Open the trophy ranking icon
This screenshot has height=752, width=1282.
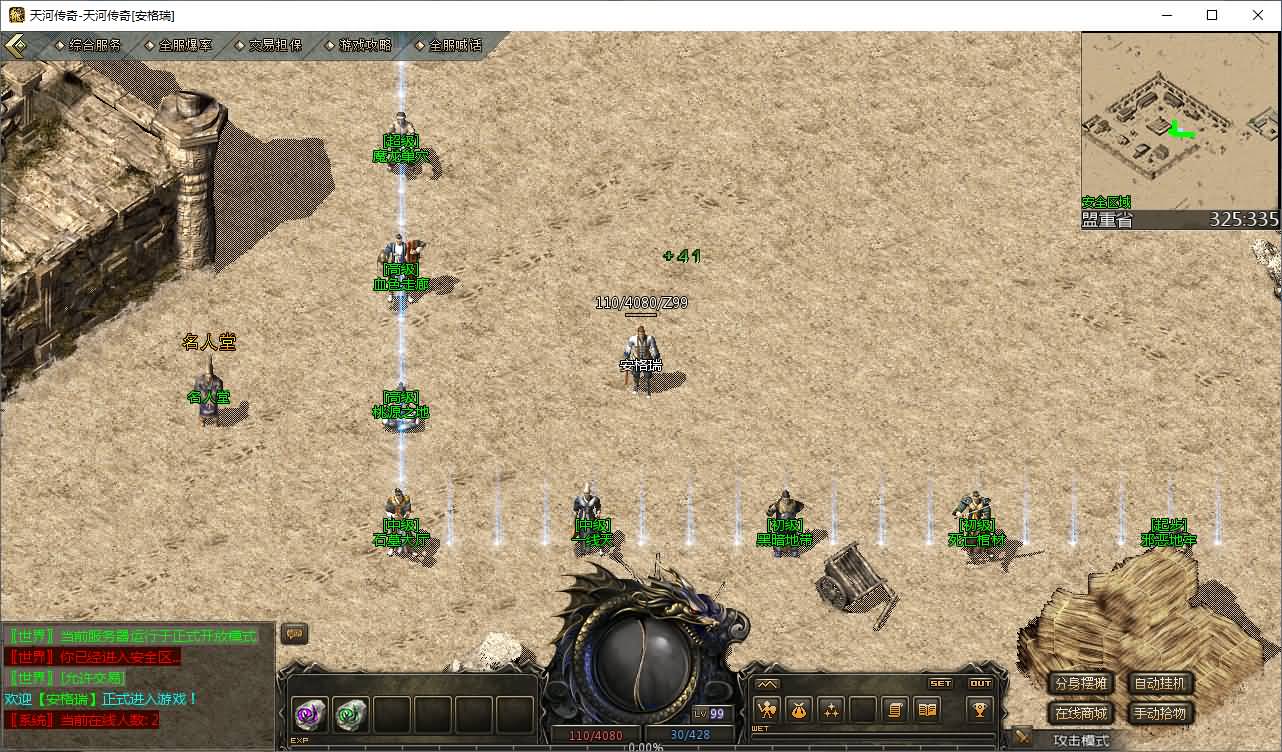(979, 710)
